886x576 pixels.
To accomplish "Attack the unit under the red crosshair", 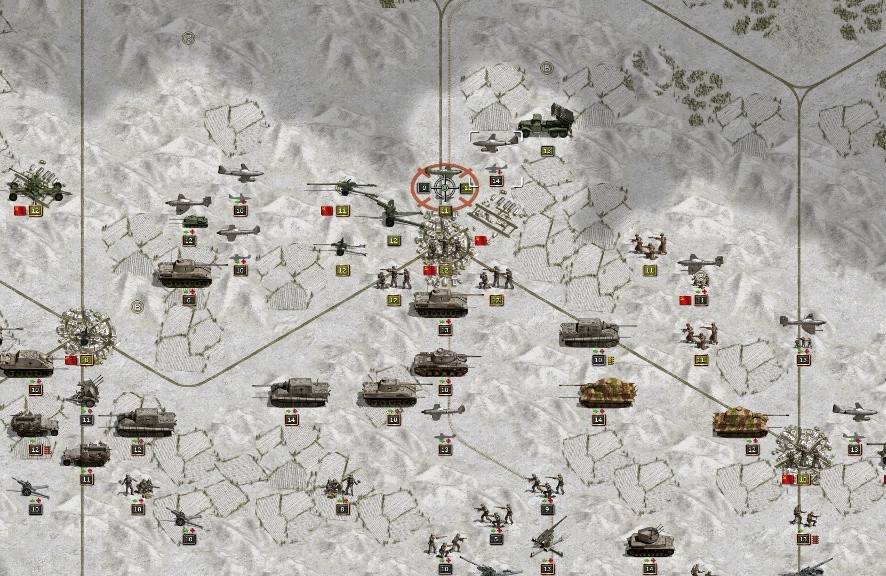I will (x=445, y=186).
